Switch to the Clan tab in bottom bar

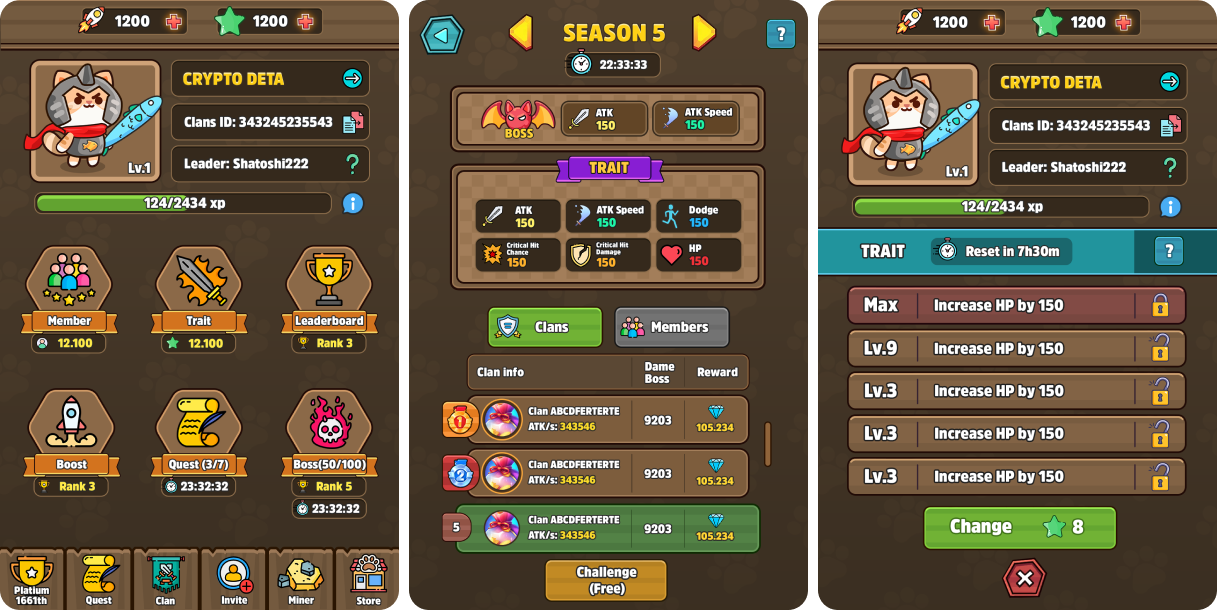pos(165,580)
